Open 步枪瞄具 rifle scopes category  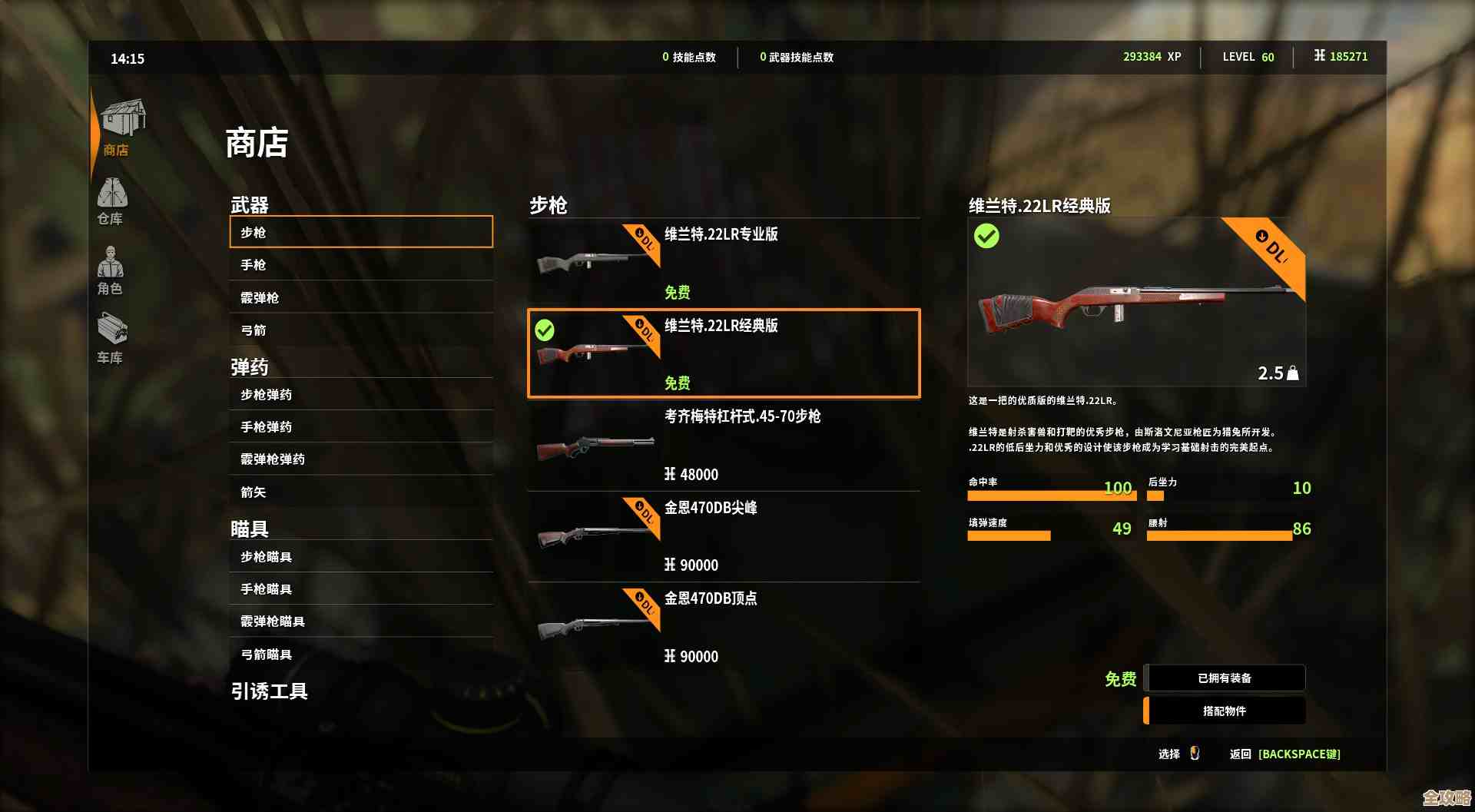coord(360,557)
